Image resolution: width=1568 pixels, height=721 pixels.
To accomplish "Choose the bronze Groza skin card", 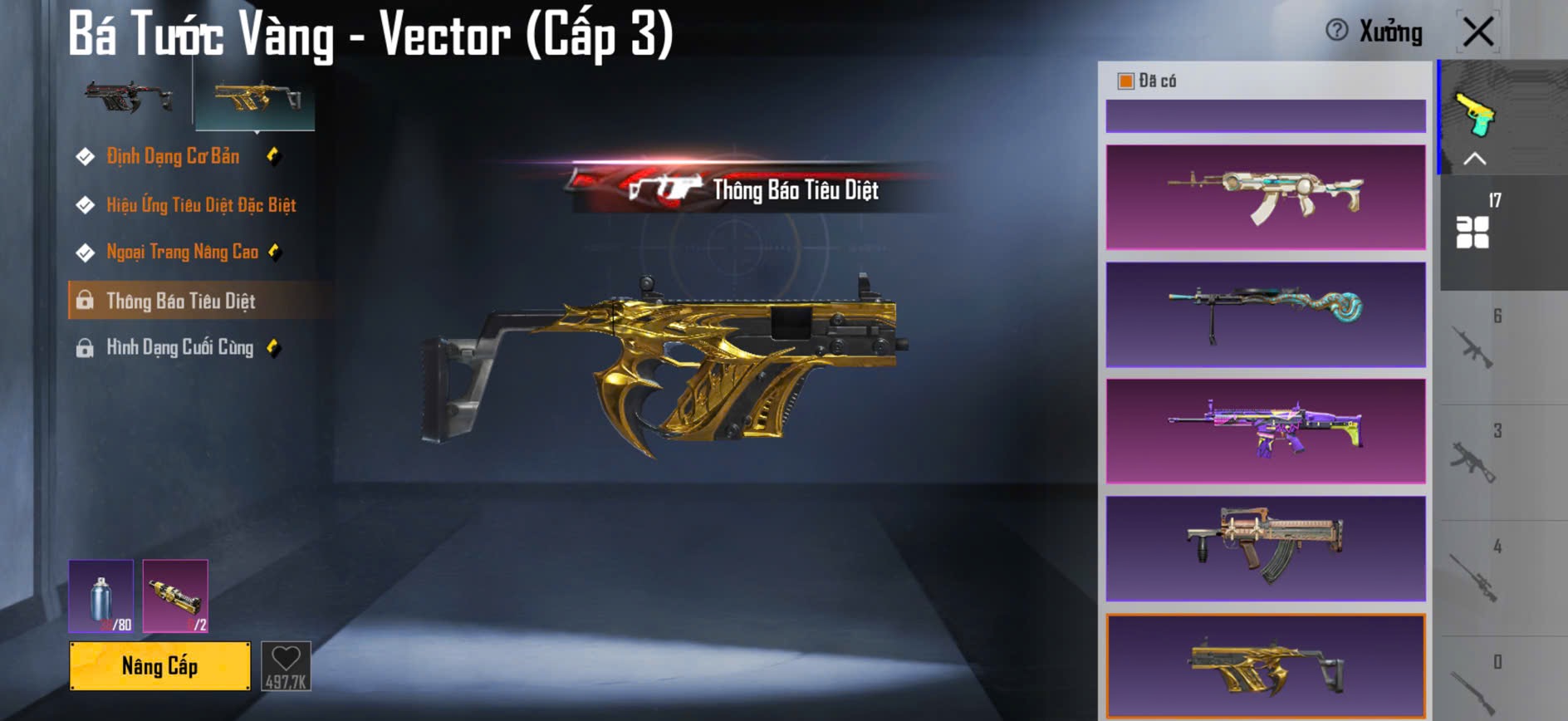I will tap(1265, 548).
